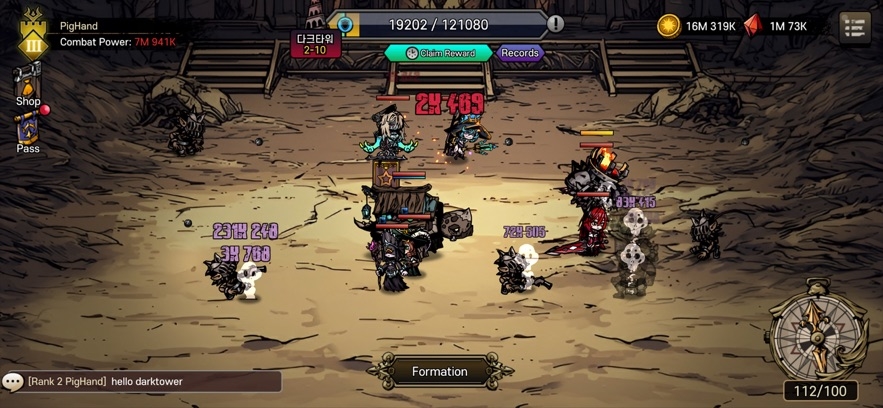Open the Formation menu
The height and width of the screenshot is (408, 883).
tap(440, 372)
